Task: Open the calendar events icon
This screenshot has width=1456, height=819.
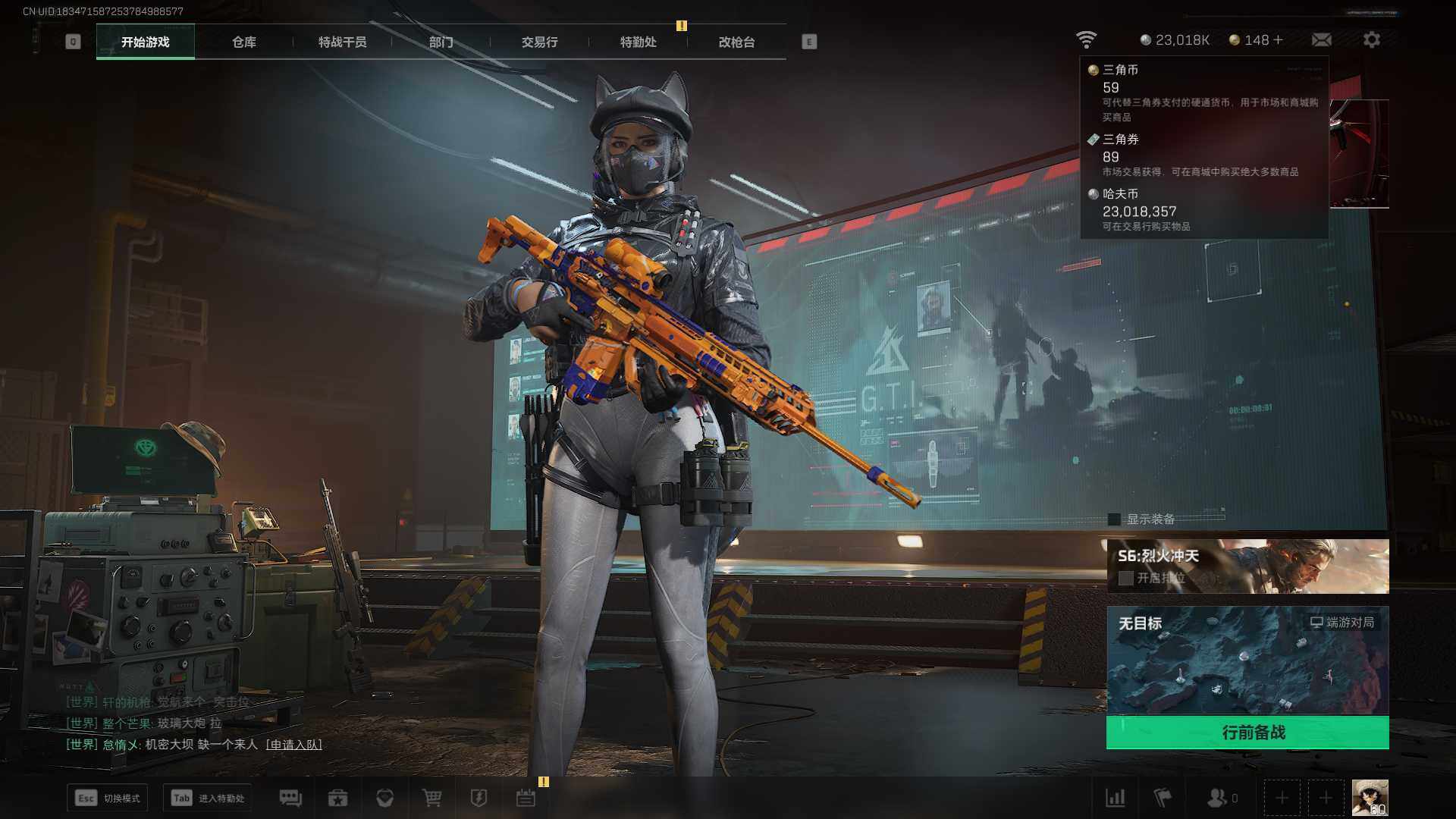Action: 526,798
